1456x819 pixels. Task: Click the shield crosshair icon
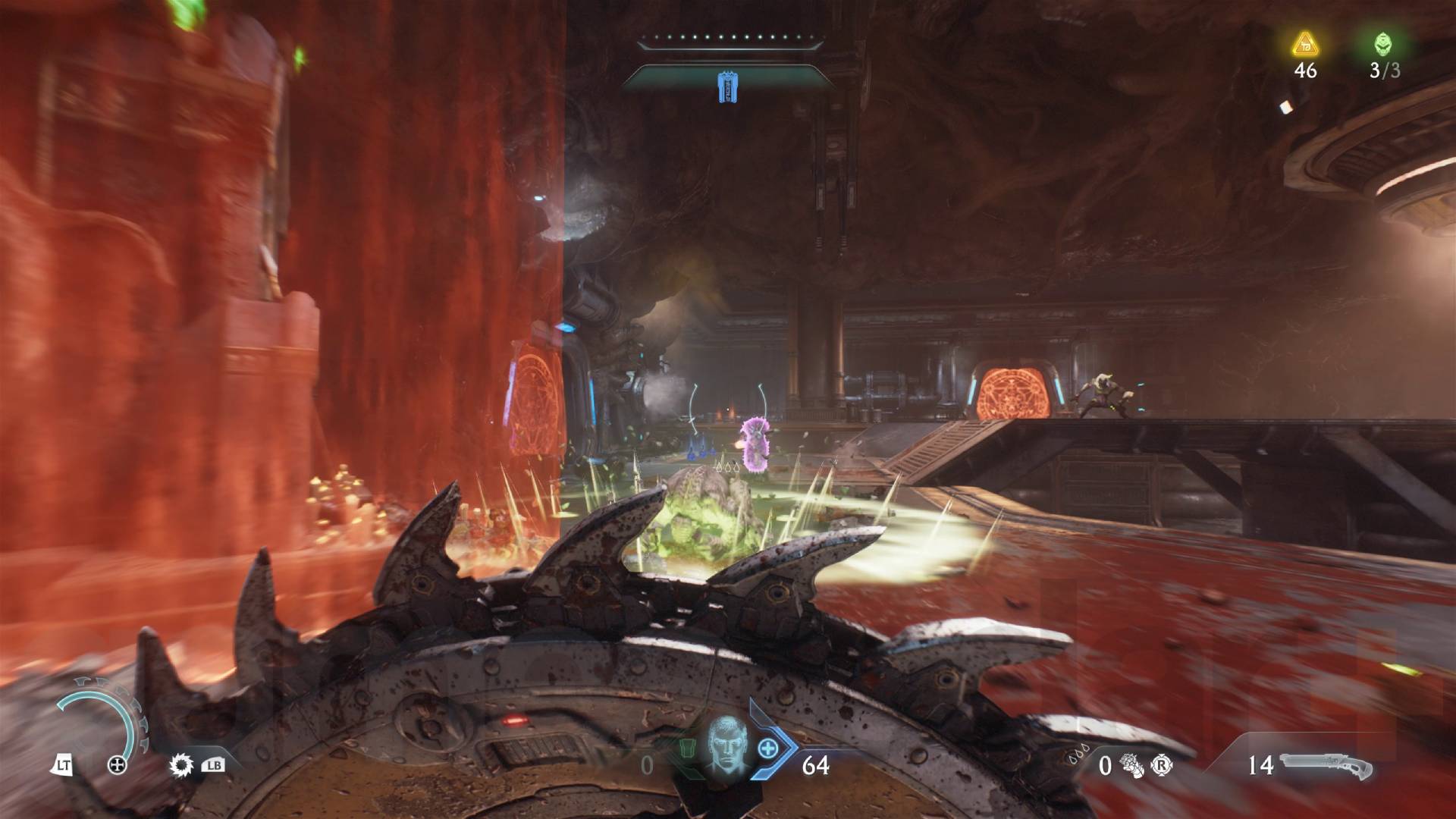coord(118,765)
